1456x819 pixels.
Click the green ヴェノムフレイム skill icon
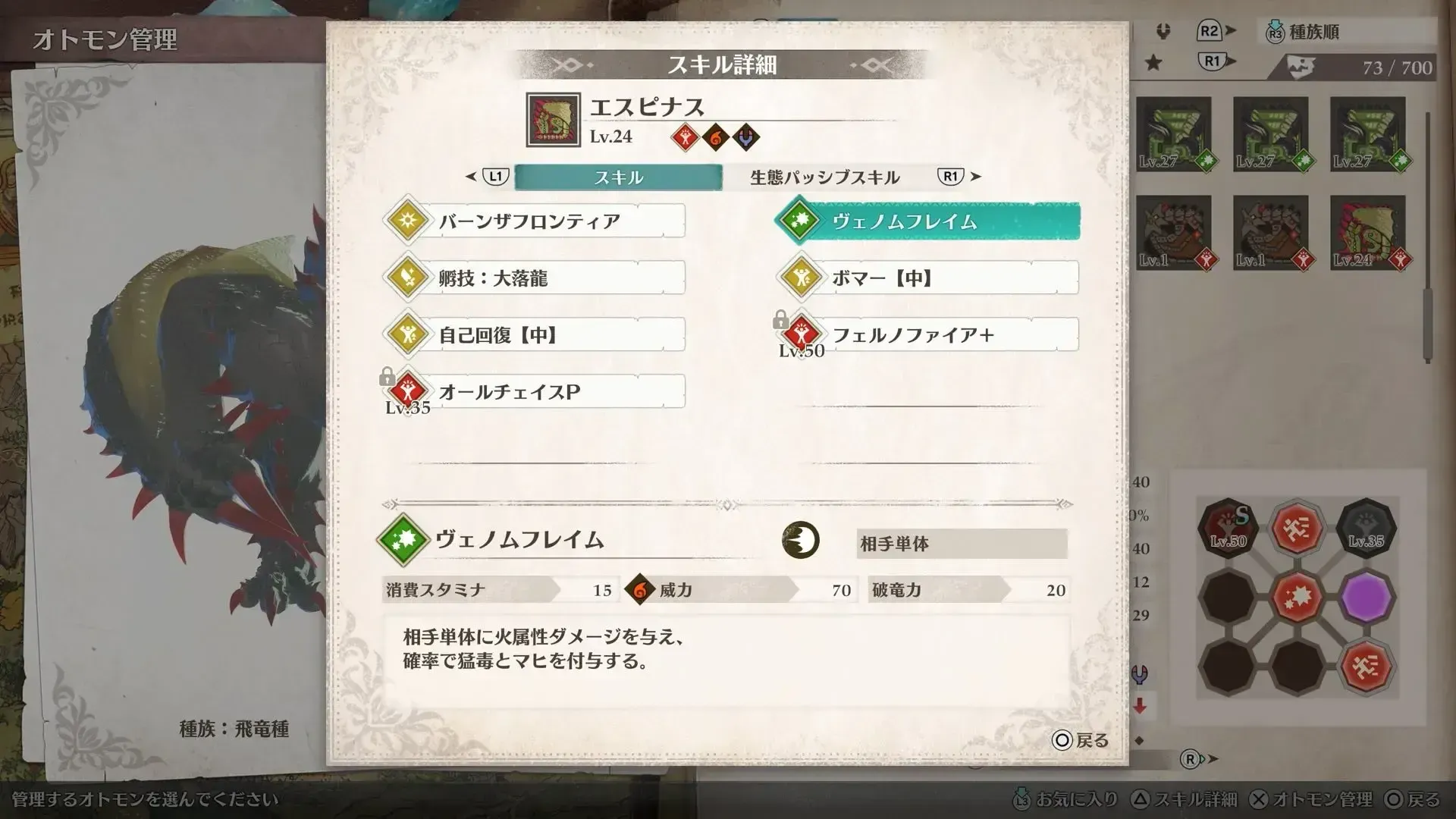(799, 221)
